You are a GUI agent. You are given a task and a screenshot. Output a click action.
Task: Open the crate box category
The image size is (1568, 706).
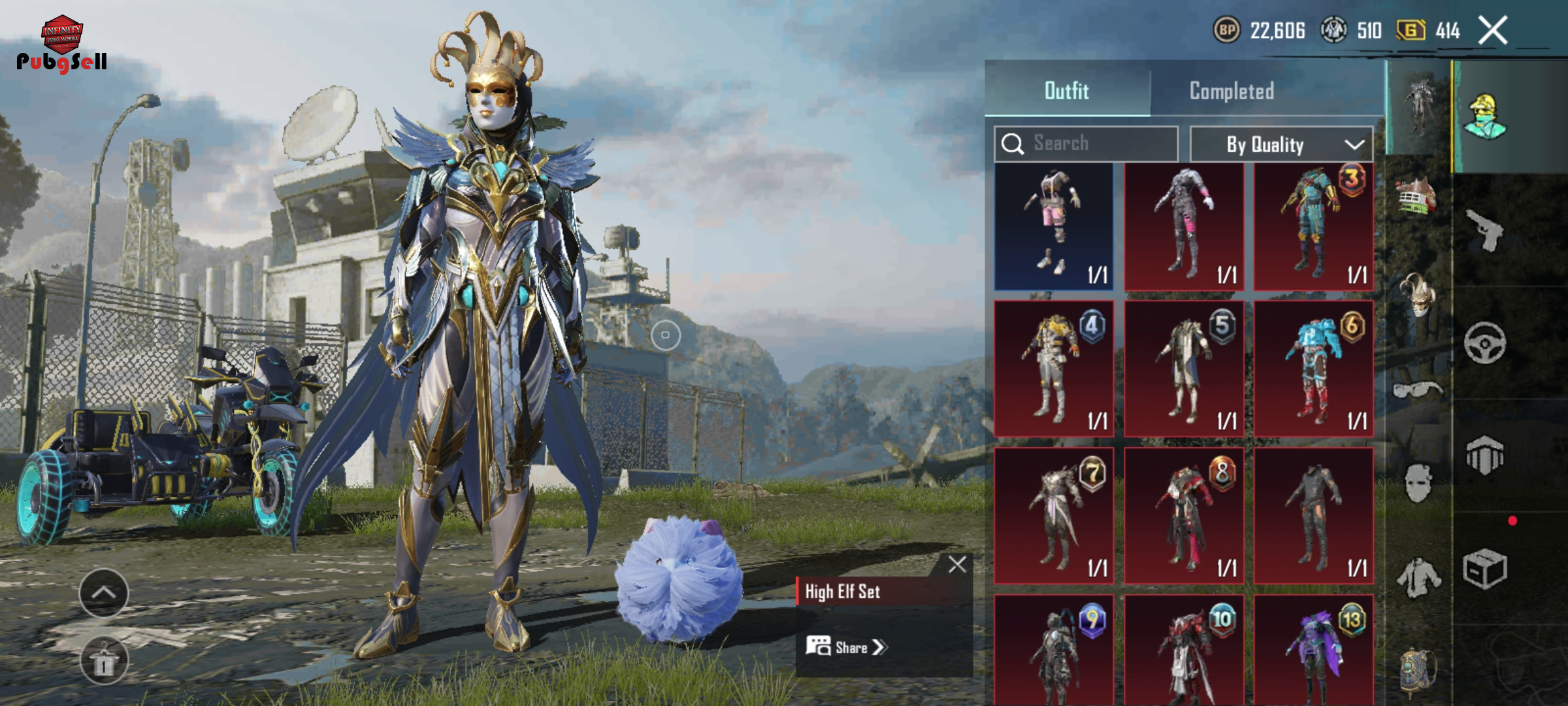click(x=1484, y=569)
